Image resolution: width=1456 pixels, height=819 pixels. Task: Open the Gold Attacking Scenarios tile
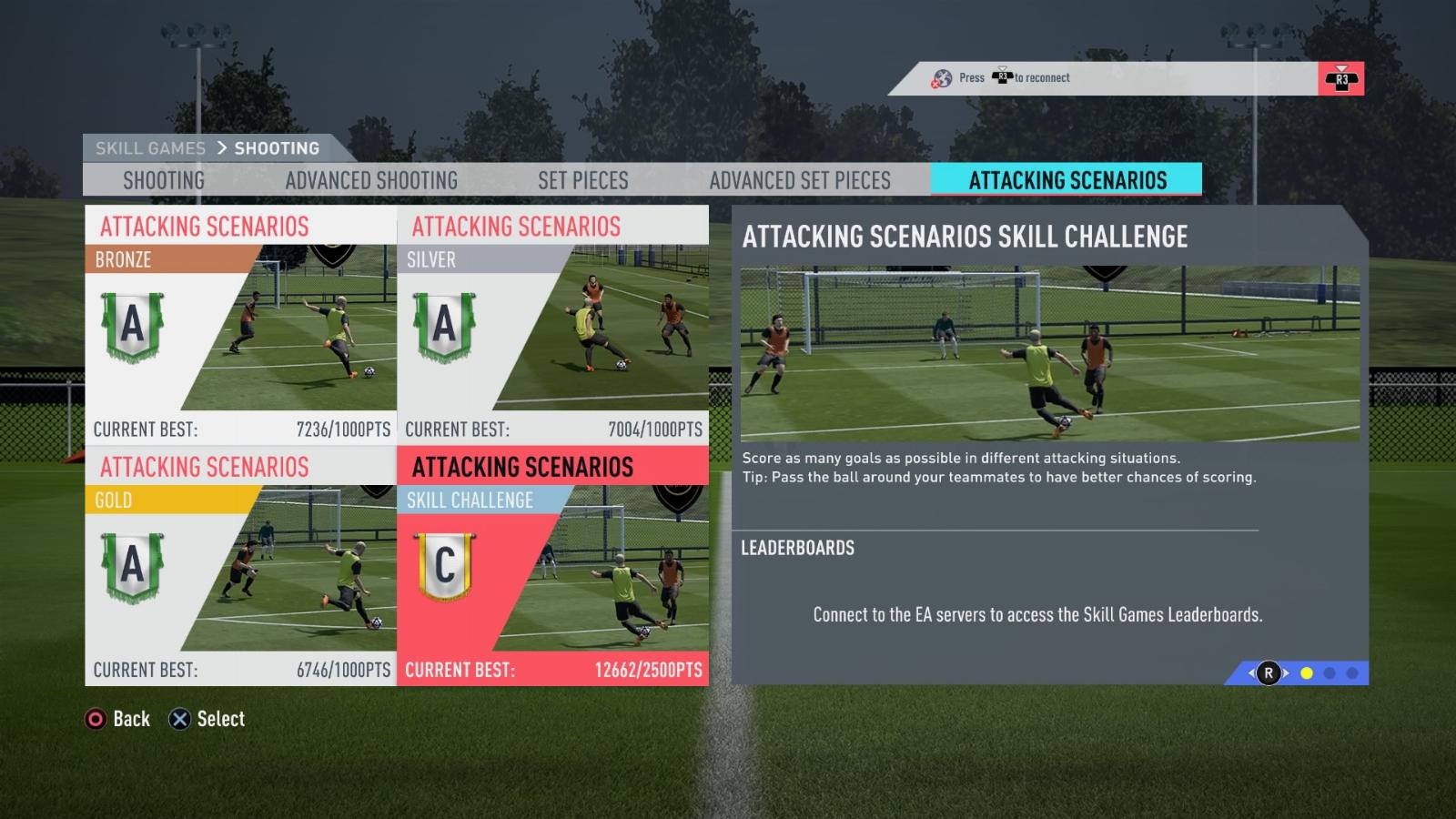point(241,565)
